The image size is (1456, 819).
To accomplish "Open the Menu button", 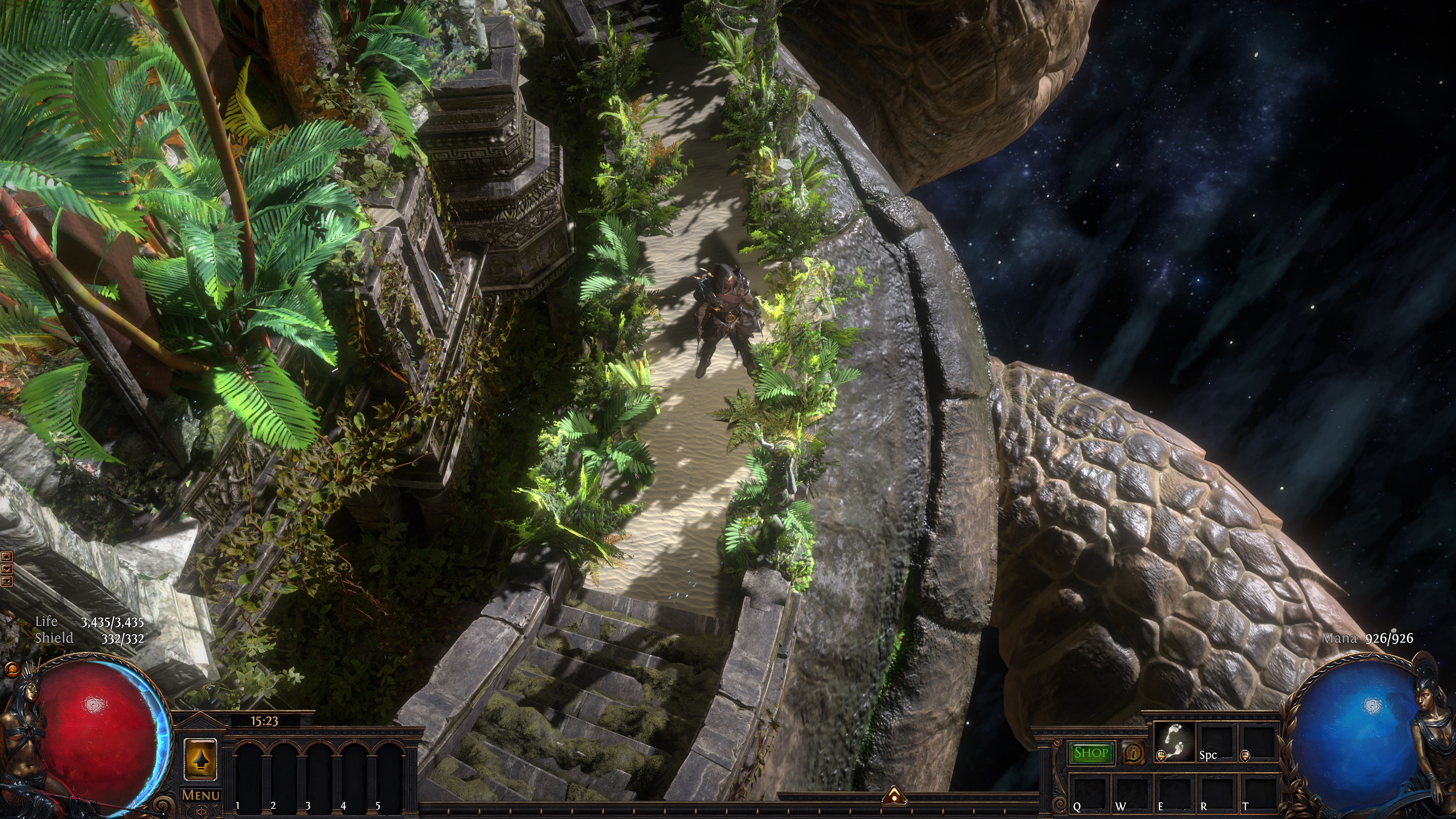I will point(201,795).
